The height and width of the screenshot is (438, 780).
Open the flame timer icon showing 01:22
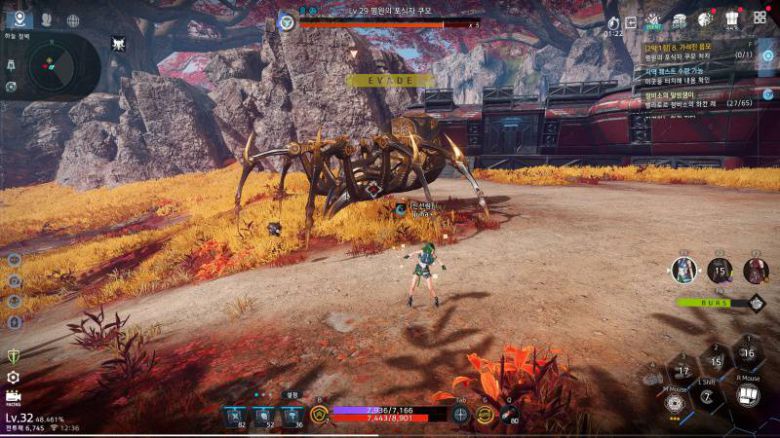pos(613,21)
